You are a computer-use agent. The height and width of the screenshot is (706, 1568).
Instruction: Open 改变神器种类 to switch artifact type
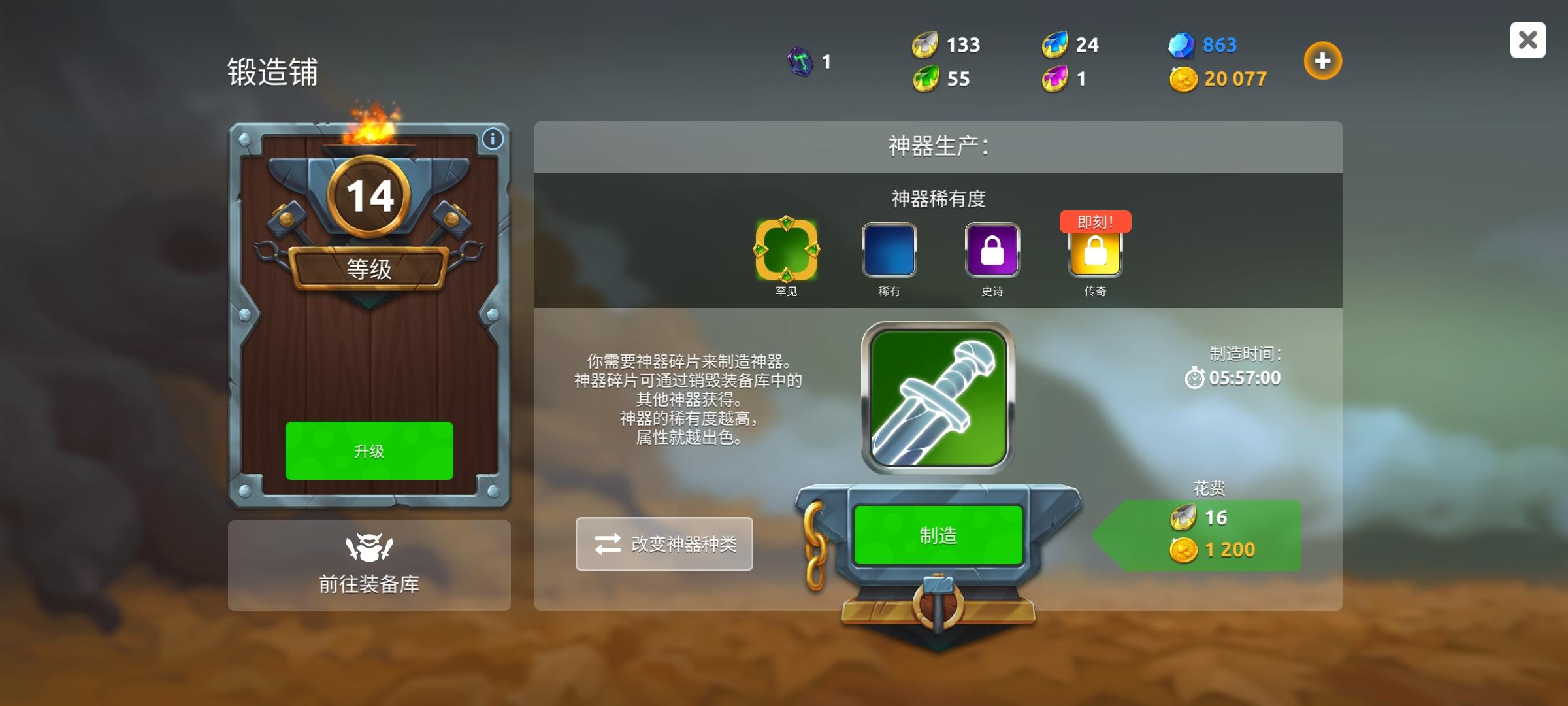(x=664, y=544)
